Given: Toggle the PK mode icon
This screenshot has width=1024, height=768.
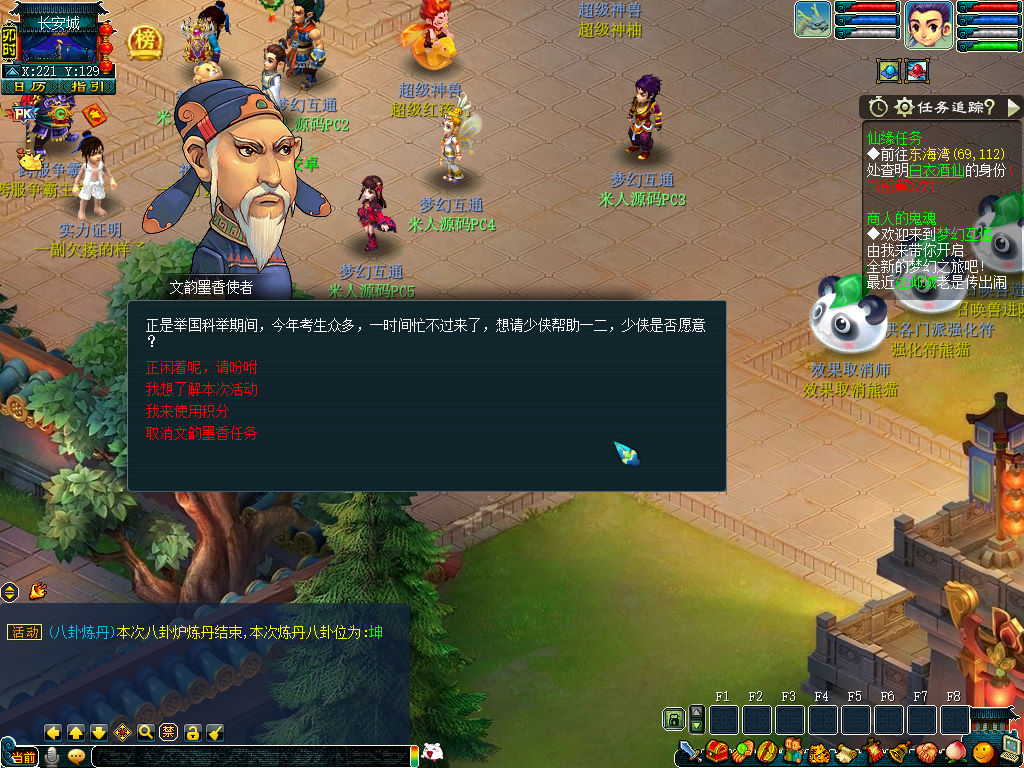Looking at the screenshot, I should (x=24, y=113).
